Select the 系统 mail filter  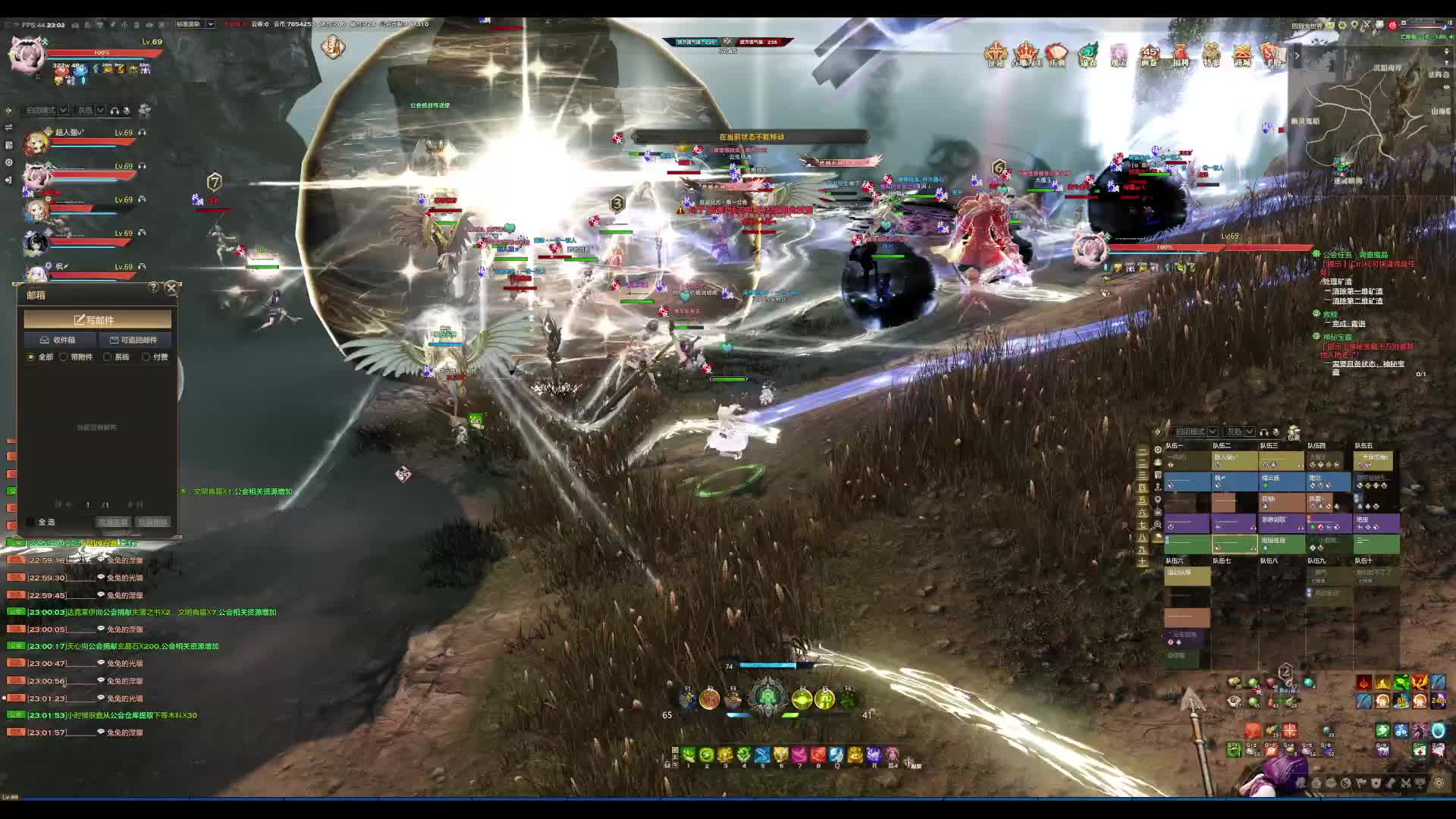(108, 357)
